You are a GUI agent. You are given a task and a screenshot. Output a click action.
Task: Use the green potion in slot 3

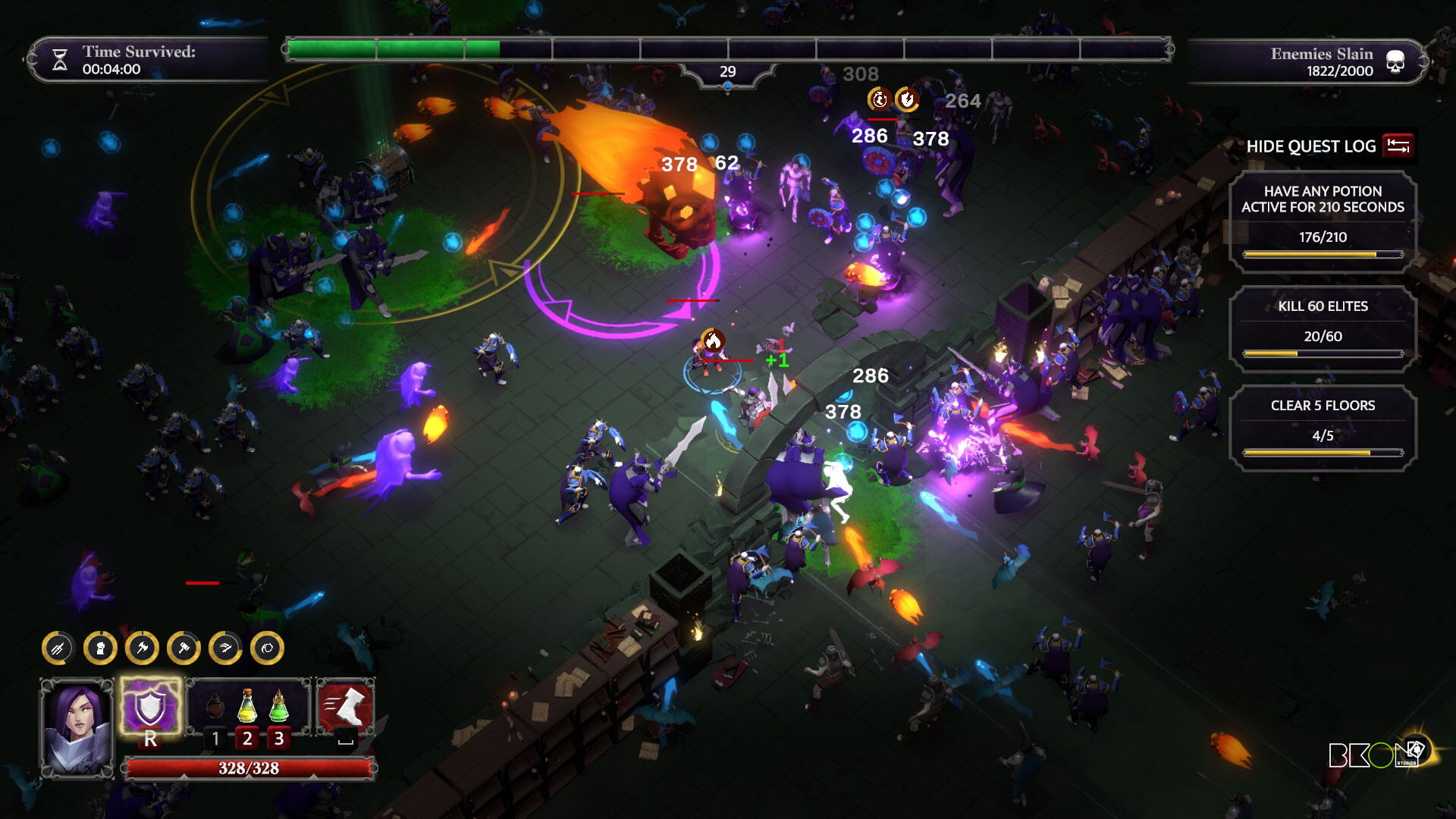pos(279,707)
